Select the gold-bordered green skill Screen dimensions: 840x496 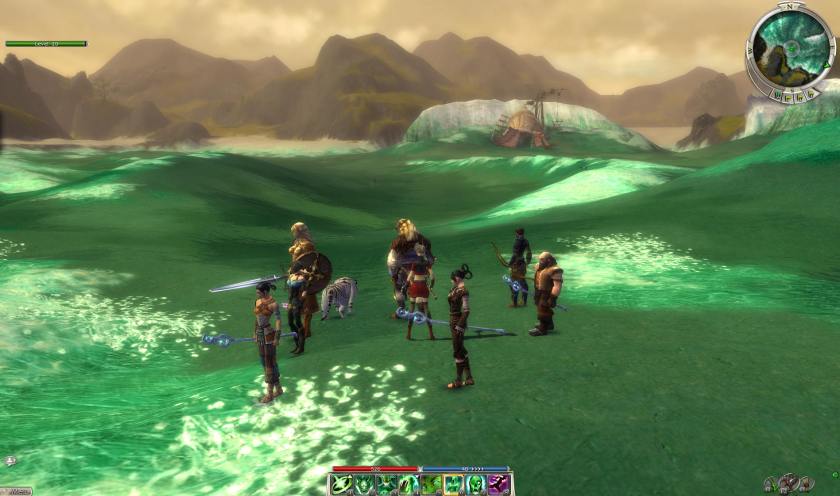coord(454,484)
